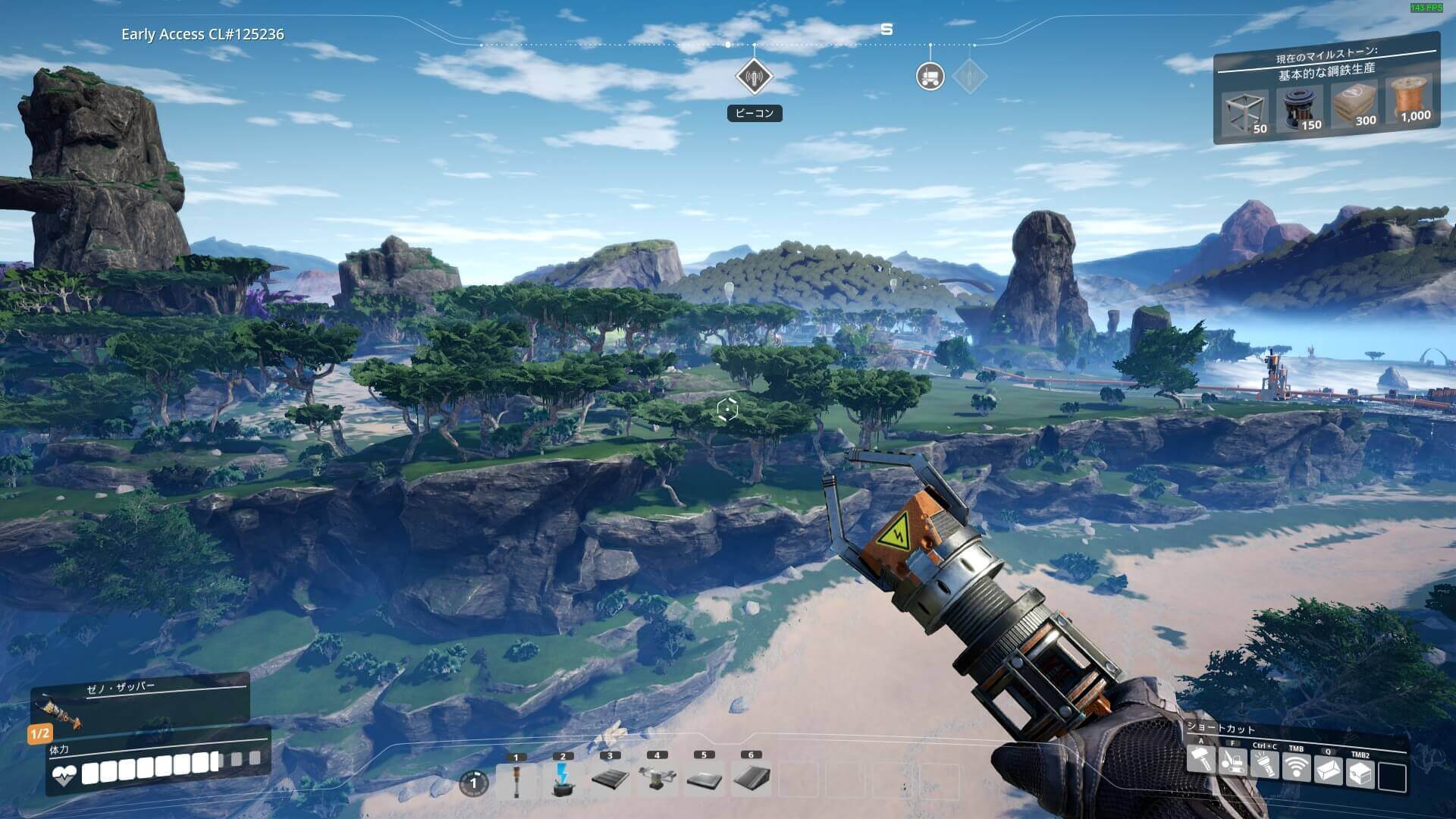Open the inventory crate shortcut
The image size is (1456, 819).
(x=1360, y=774)
